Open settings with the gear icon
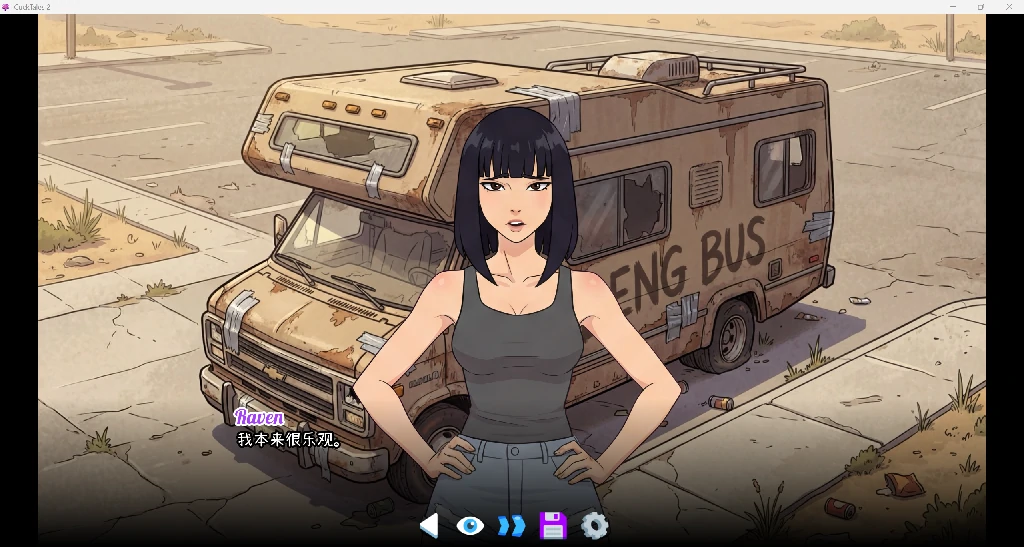The image size is (1024, 547). 594,525
